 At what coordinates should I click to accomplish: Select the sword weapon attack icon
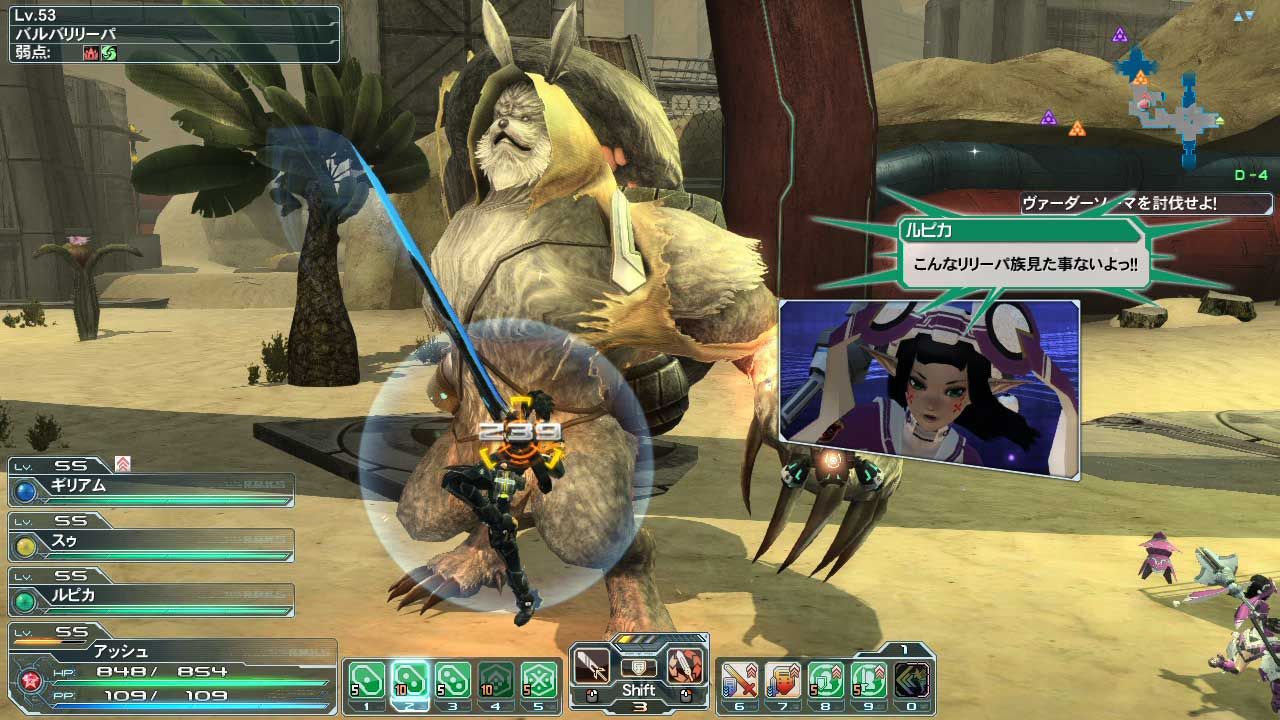[593, 665]
